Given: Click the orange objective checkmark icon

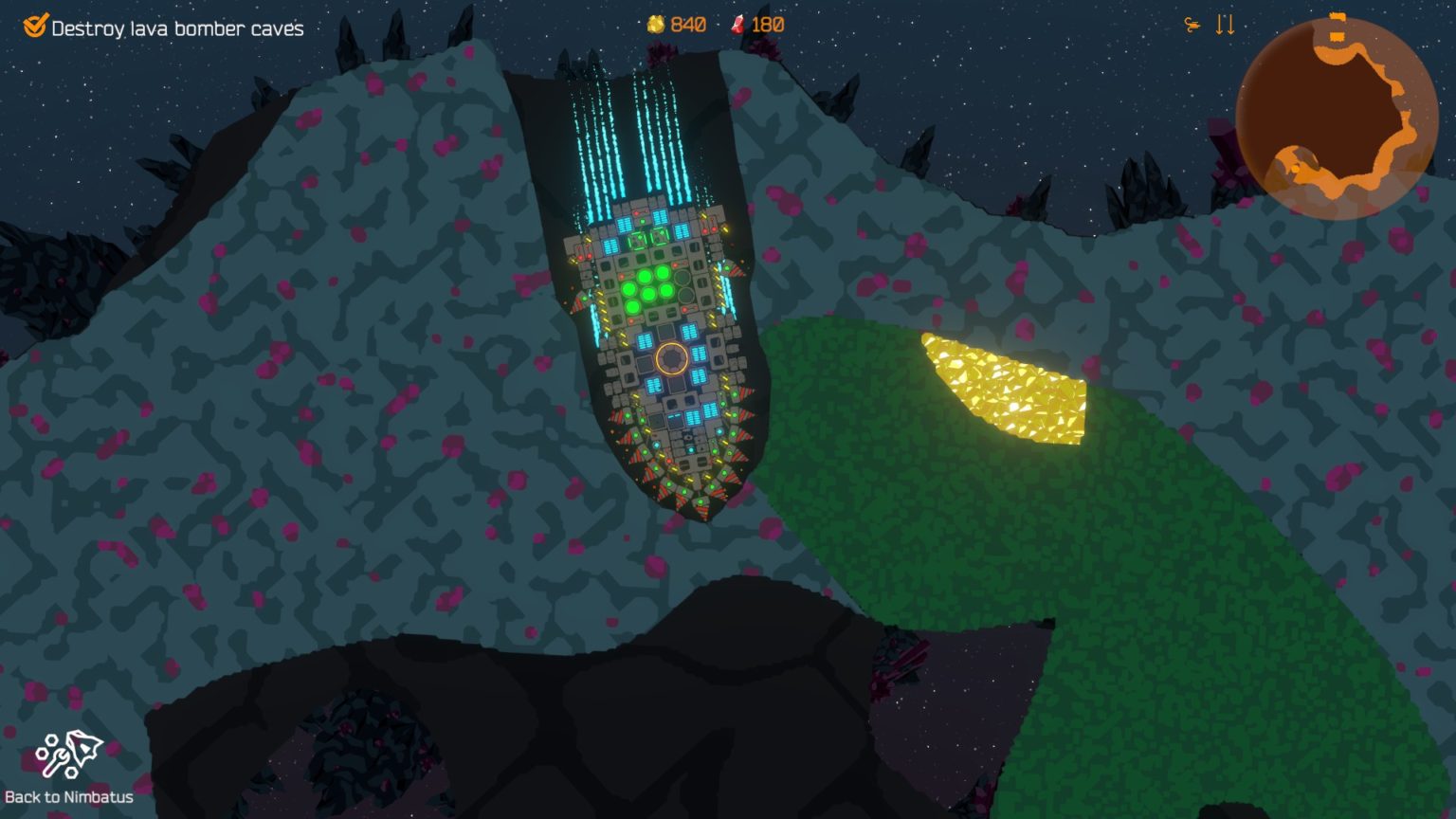Looking at the screenshot, I should click(x=35, y=27).
